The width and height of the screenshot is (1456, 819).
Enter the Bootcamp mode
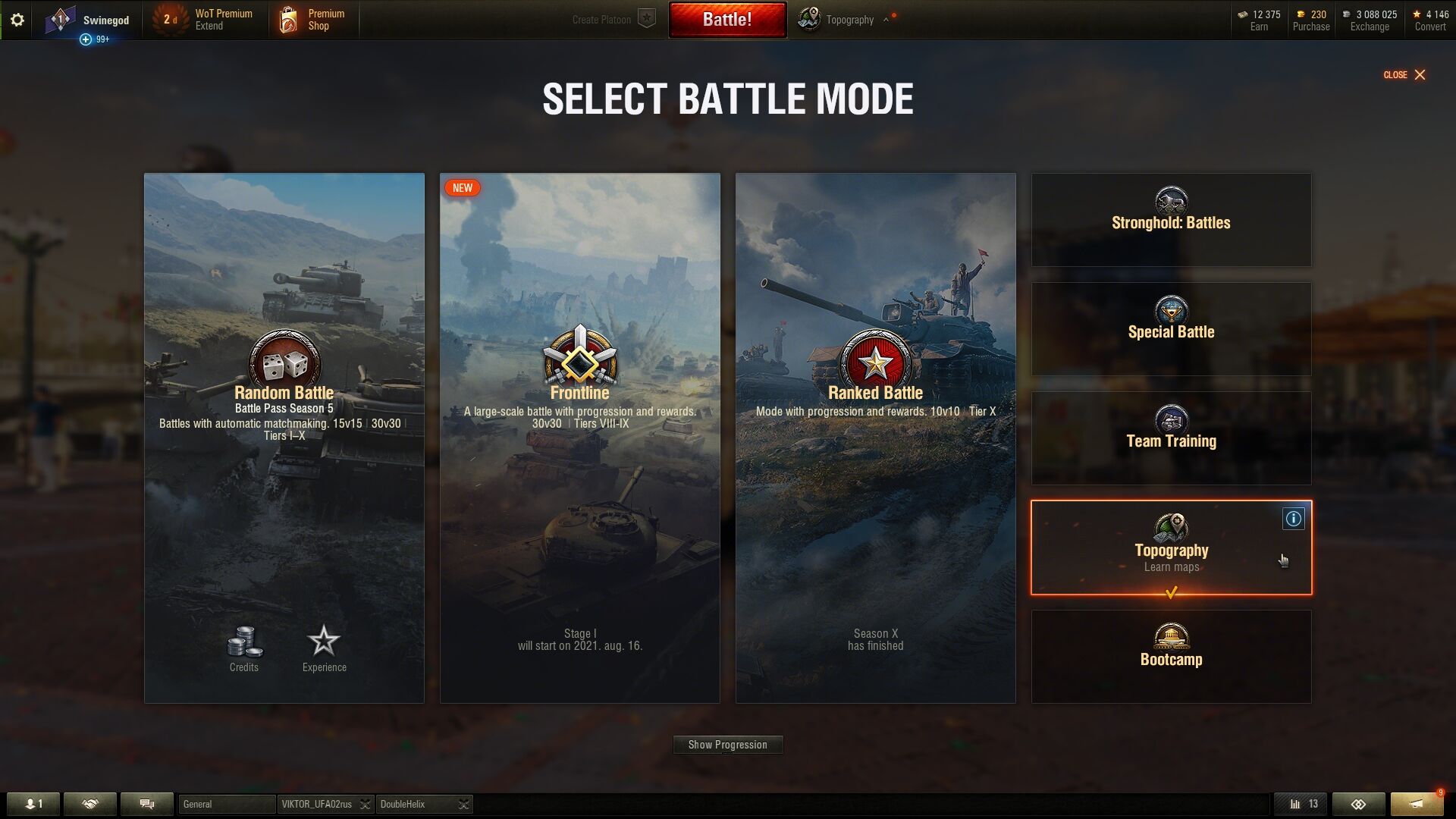[1171, 657]
